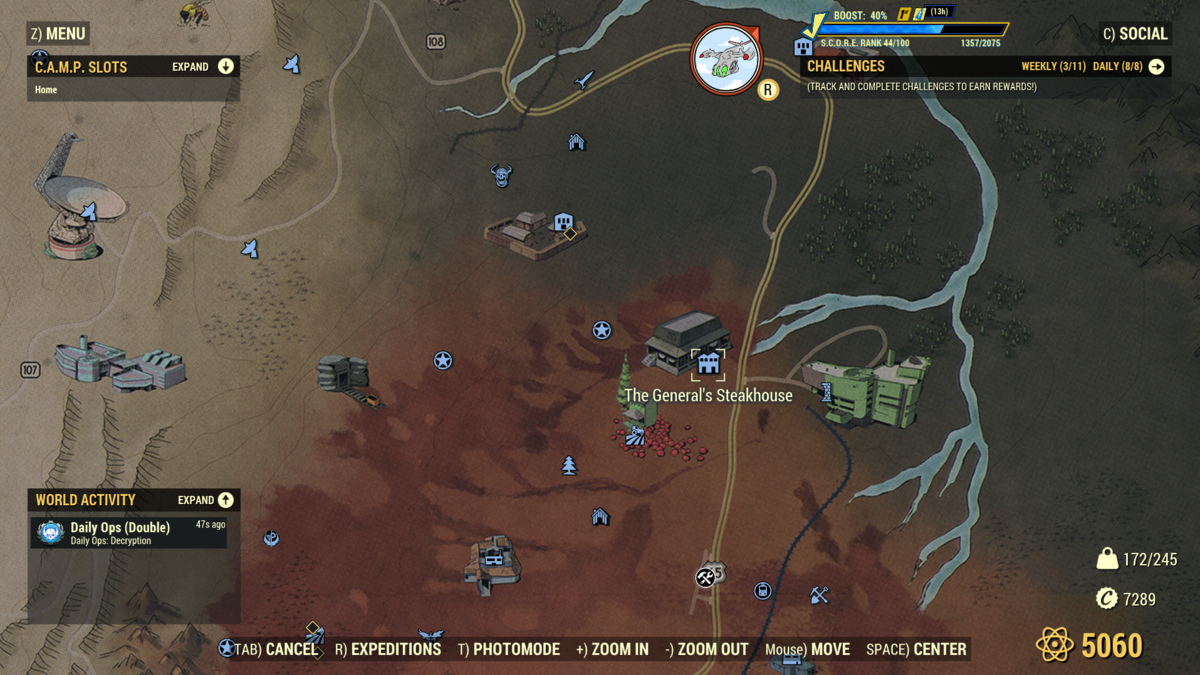Select the pine tree map marker

(569, 465)
